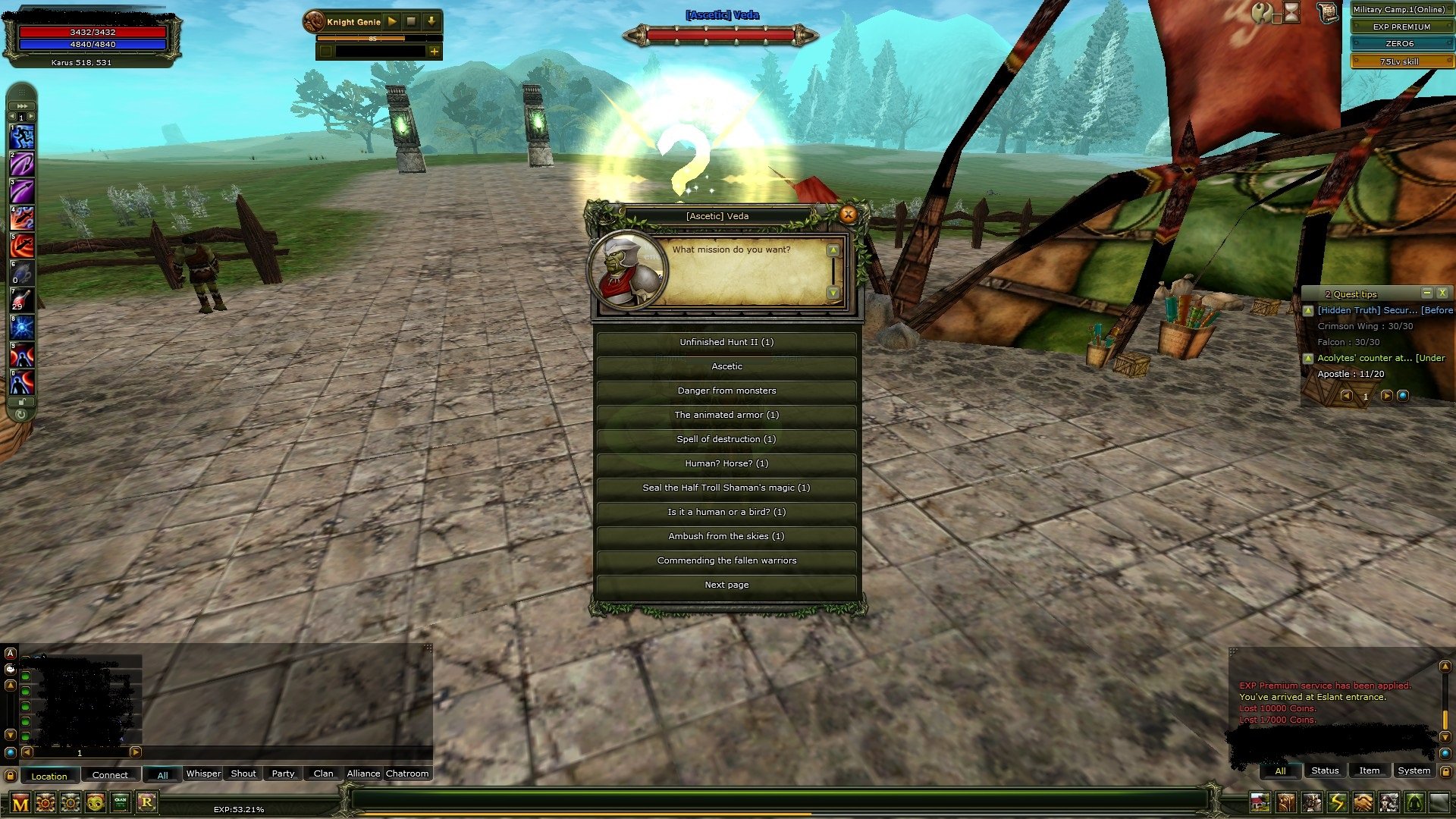Viewport: 1456px width, 819px height.
Task: Choose the Danger from monsters mission
Action: pos(726,391)
